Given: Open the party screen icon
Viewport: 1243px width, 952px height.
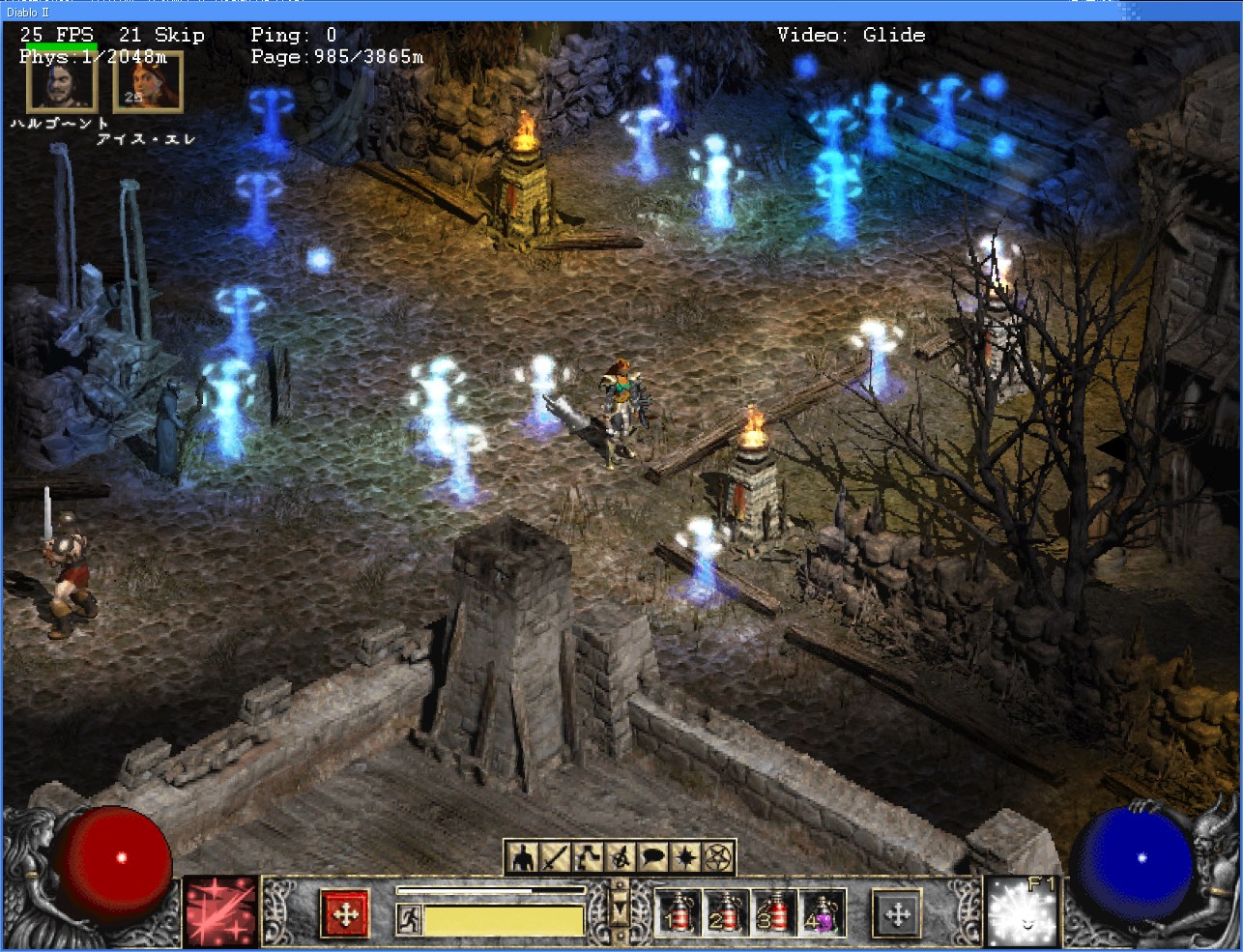Looking at the screenshot, I should pos(621,857).
